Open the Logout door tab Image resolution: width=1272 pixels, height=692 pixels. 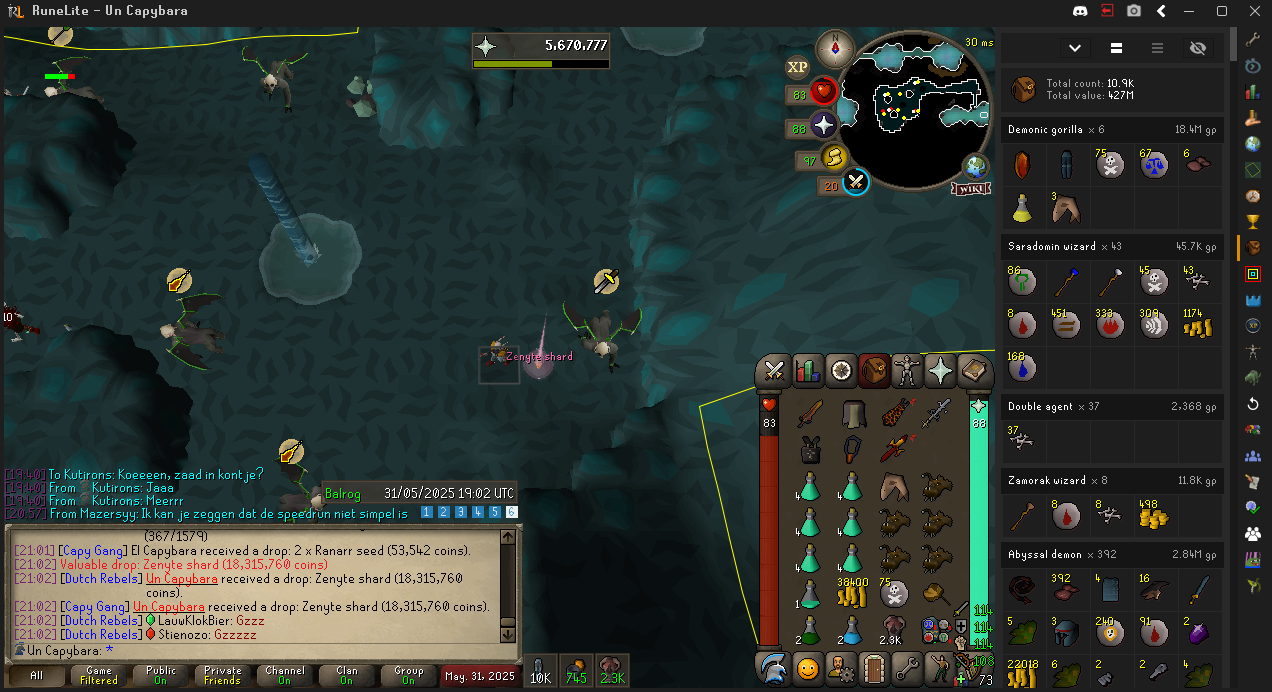[x=874, y=667]
